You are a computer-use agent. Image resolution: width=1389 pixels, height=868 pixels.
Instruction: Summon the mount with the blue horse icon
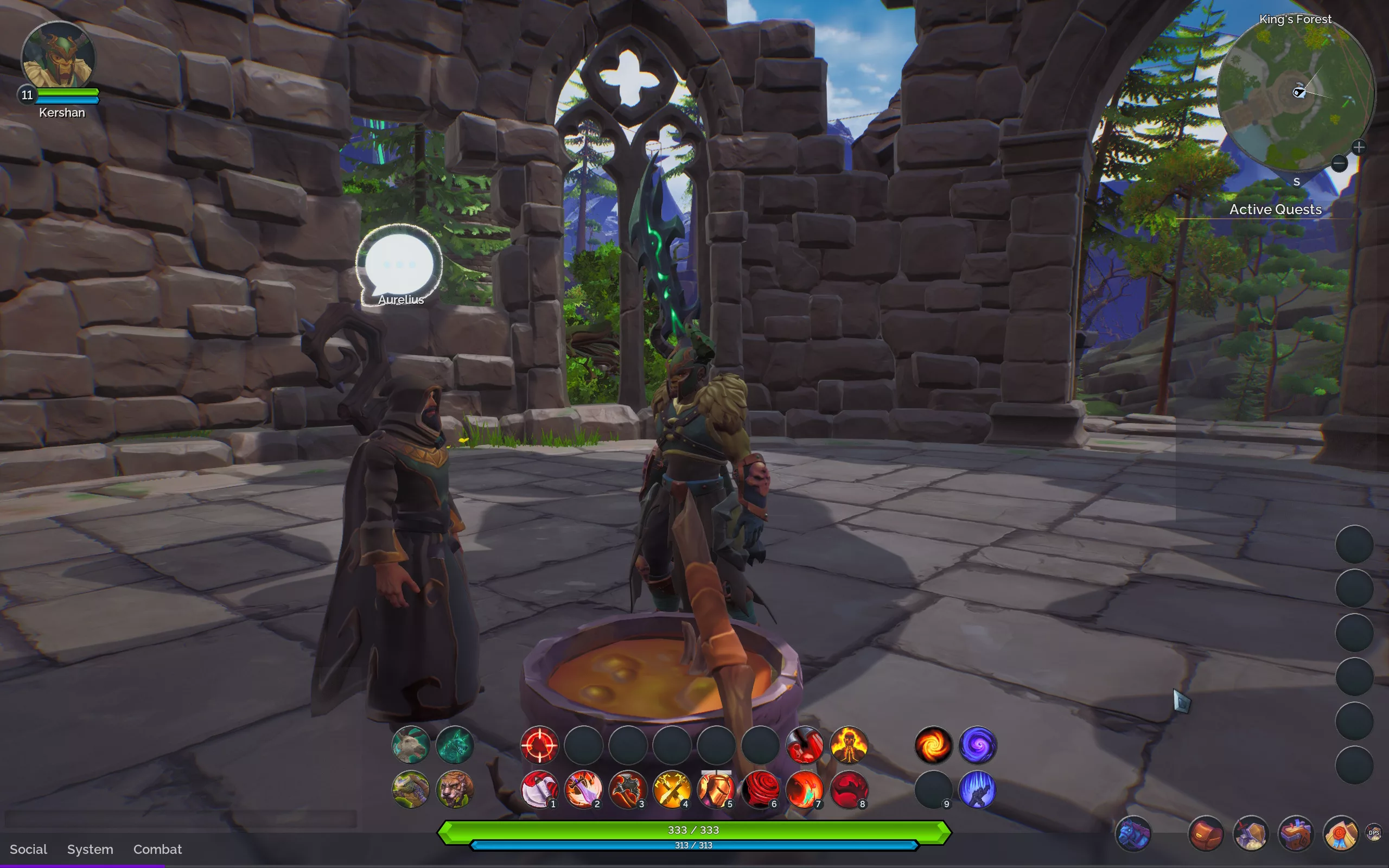pyautogui.click(x=1133, y=833)
